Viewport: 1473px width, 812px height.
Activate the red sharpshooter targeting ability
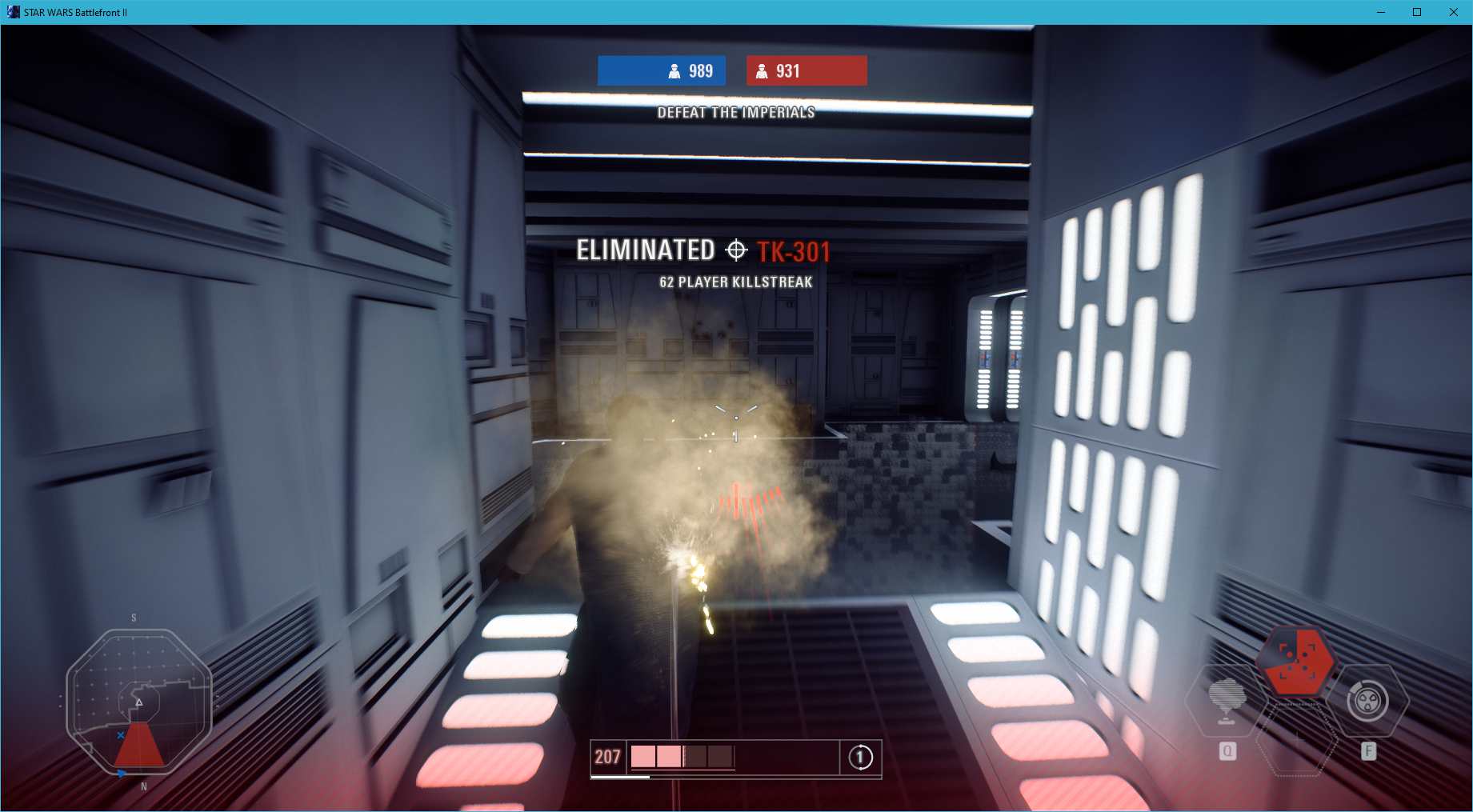click(1296, 662)
